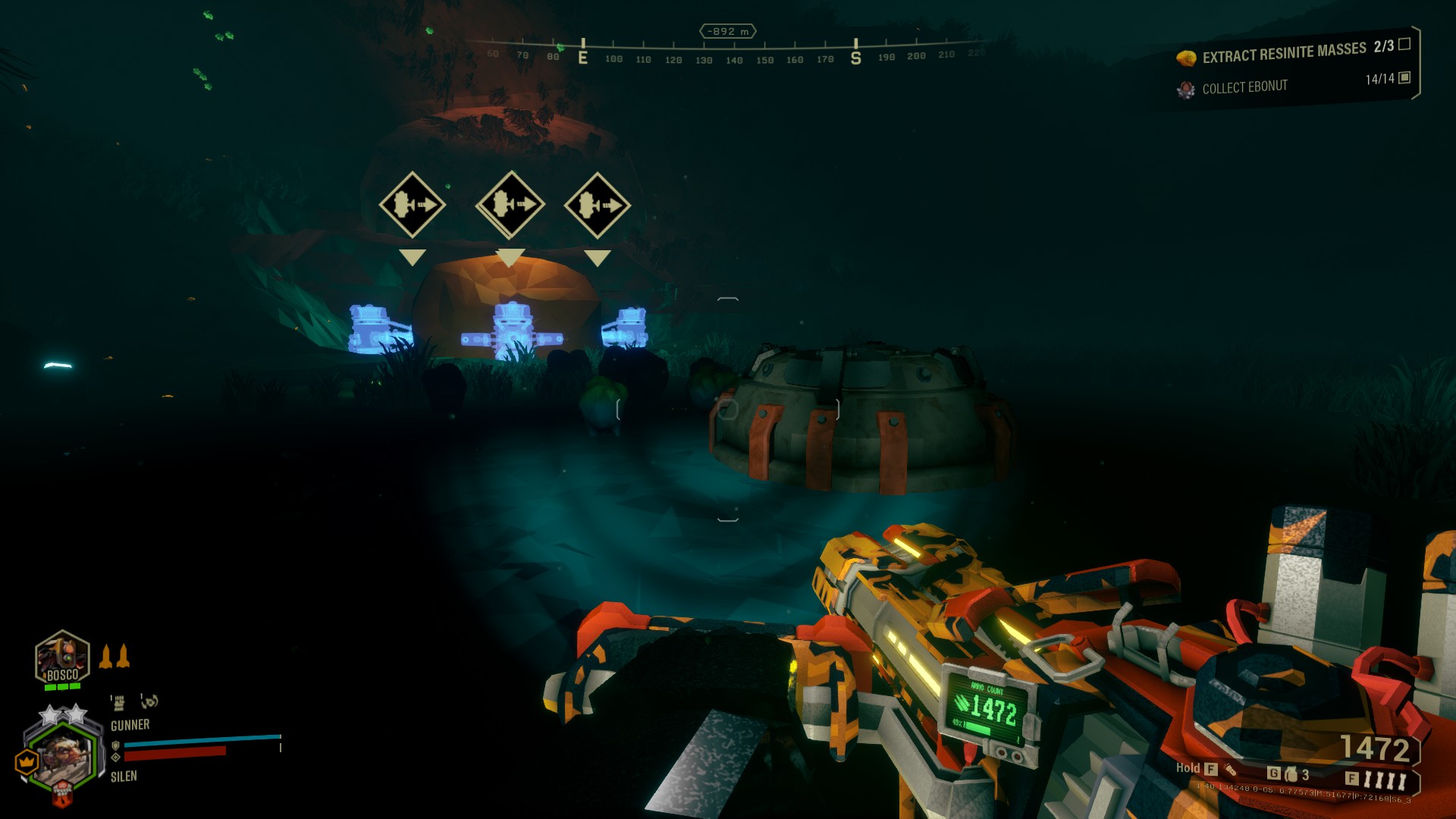
Task: Open the Bosco drone portrait
Action: (x=62, y=658)
